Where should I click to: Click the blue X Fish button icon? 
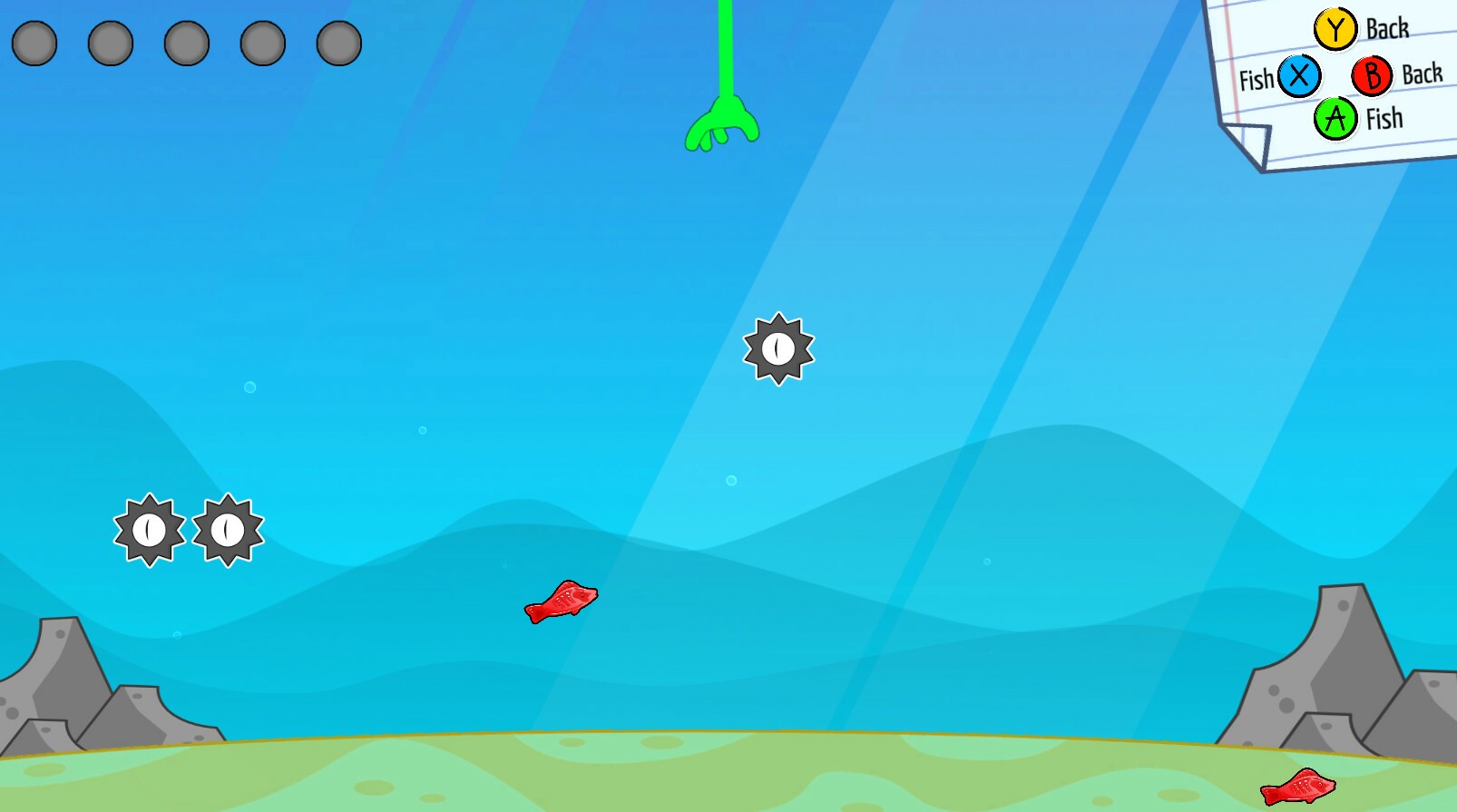click(x=1299, y=78)
